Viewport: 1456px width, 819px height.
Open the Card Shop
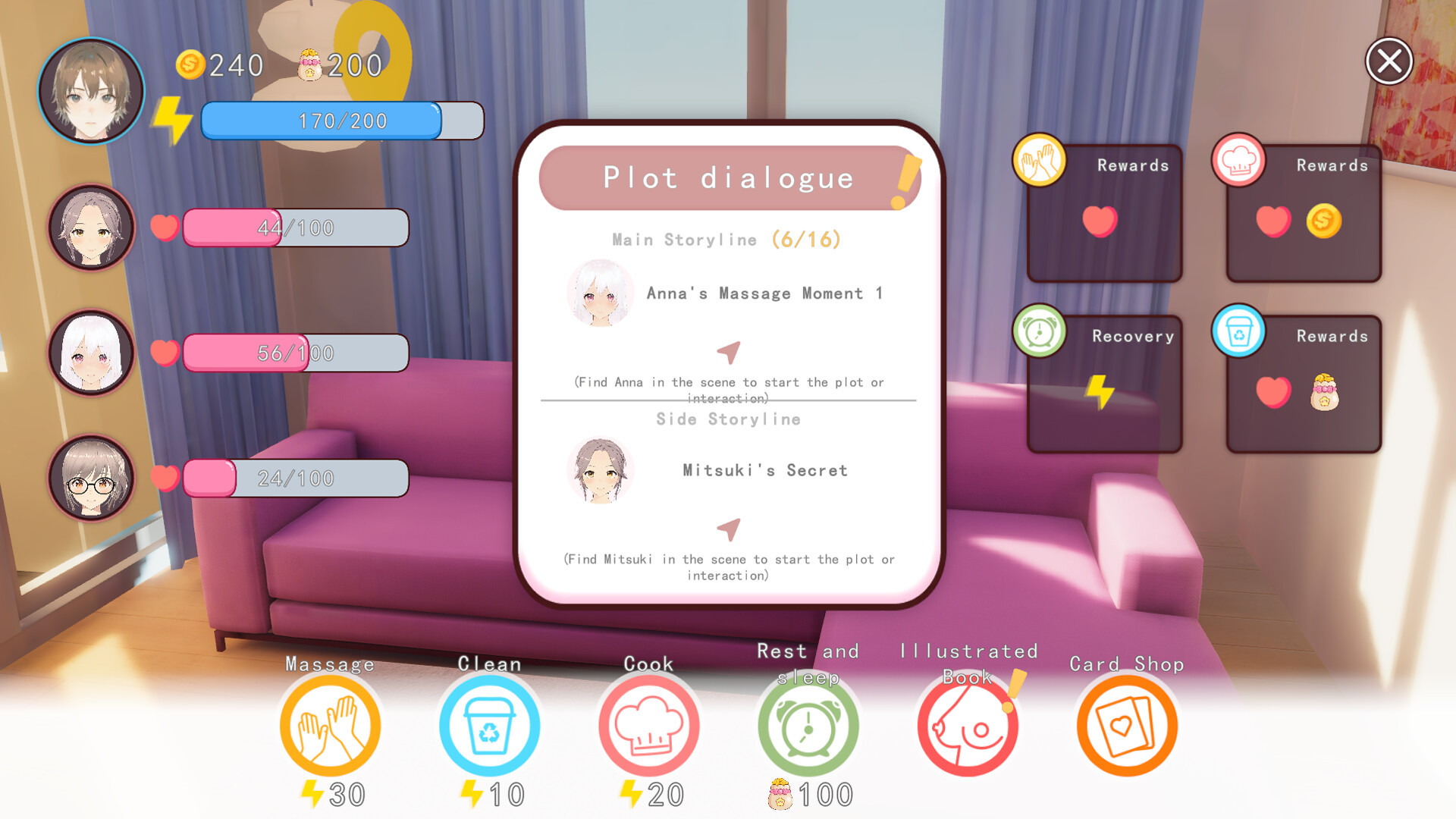point(1127,726)
